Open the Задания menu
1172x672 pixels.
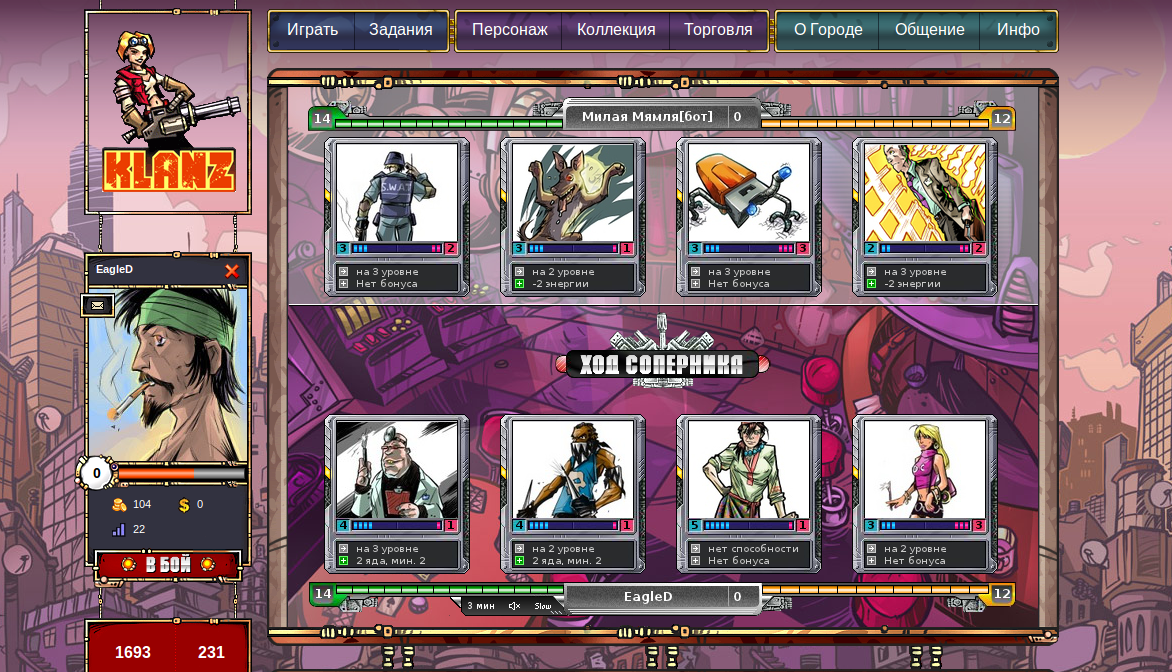point(400,30)
